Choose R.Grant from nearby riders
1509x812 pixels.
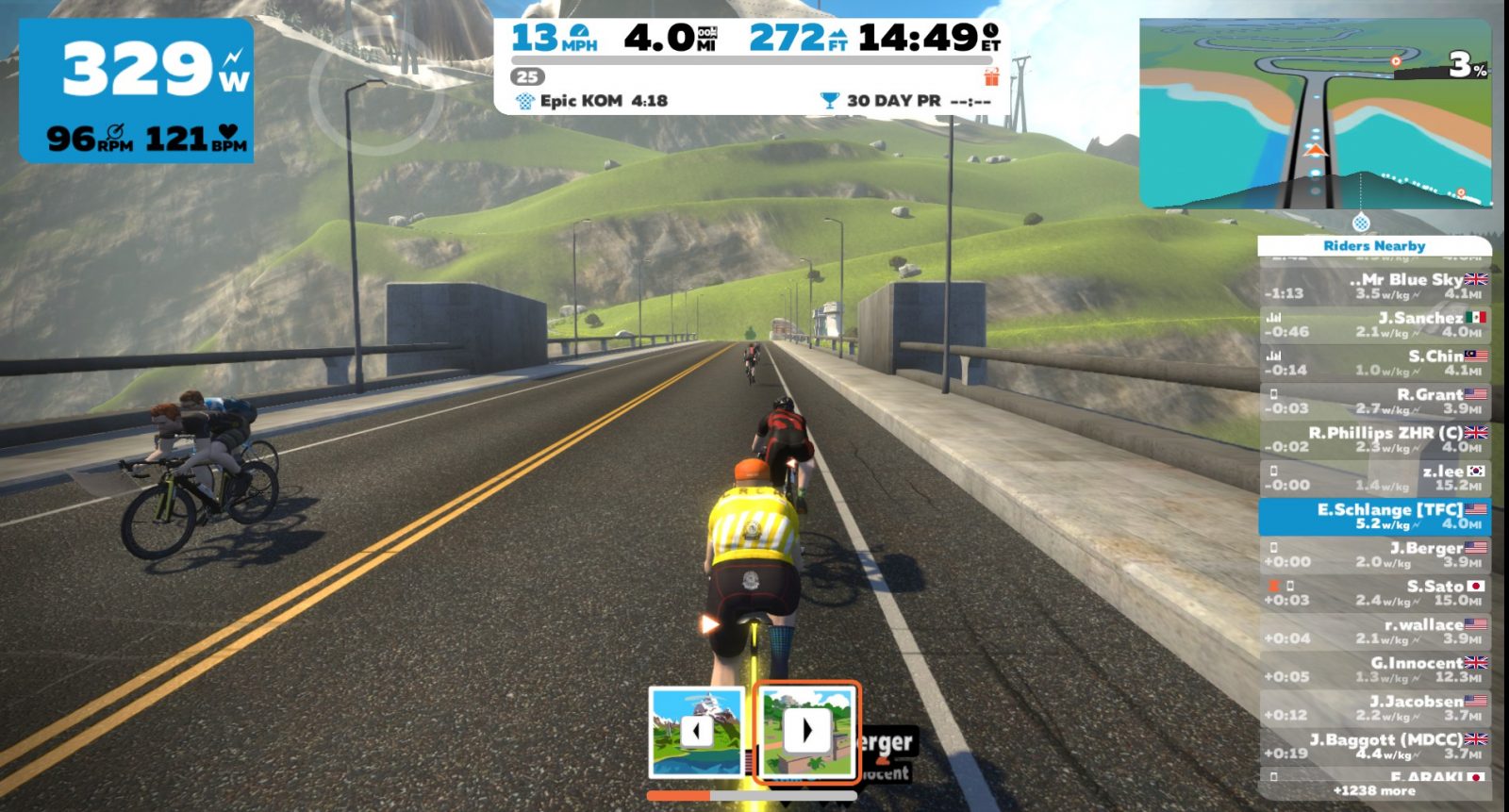pos(1375,401)
